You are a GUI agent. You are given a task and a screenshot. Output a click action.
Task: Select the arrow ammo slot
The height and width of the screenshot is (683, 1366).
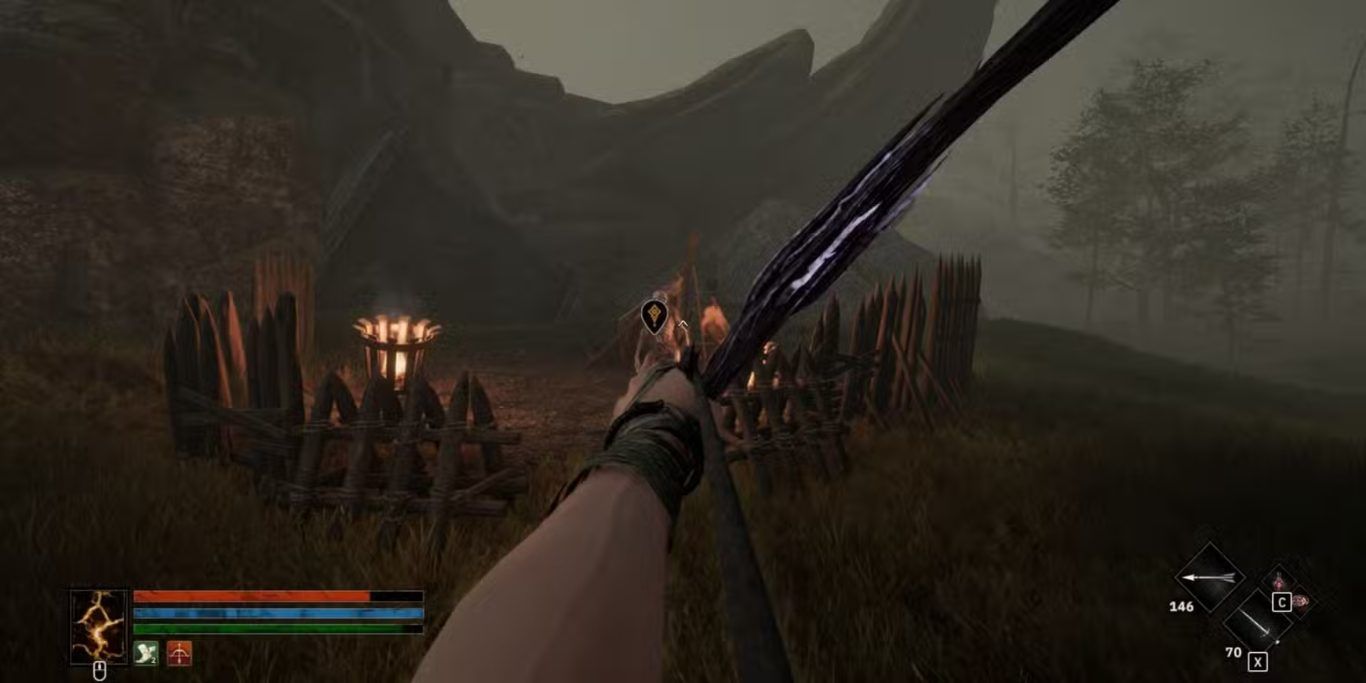click(x=1209, y=577)
